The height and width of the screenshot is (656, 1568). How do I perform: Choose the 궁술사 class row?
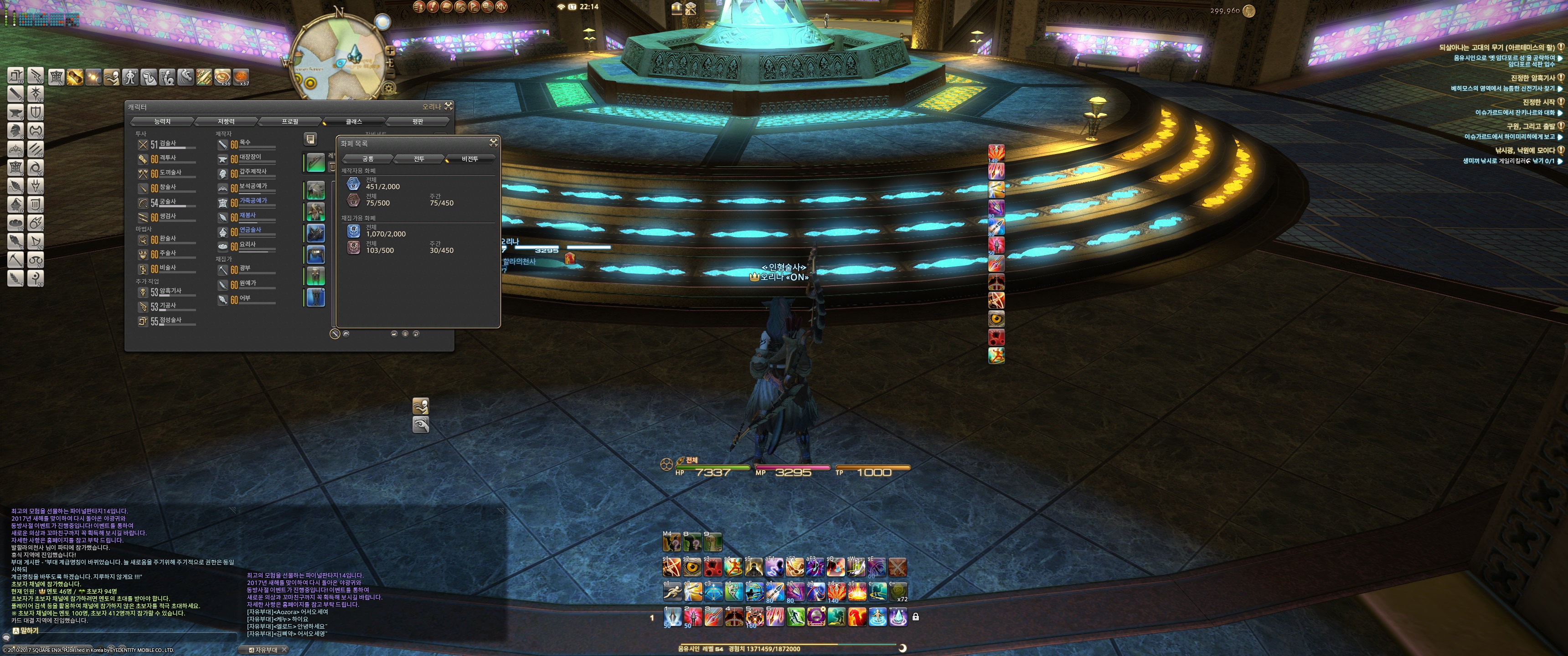coord(167,202)
